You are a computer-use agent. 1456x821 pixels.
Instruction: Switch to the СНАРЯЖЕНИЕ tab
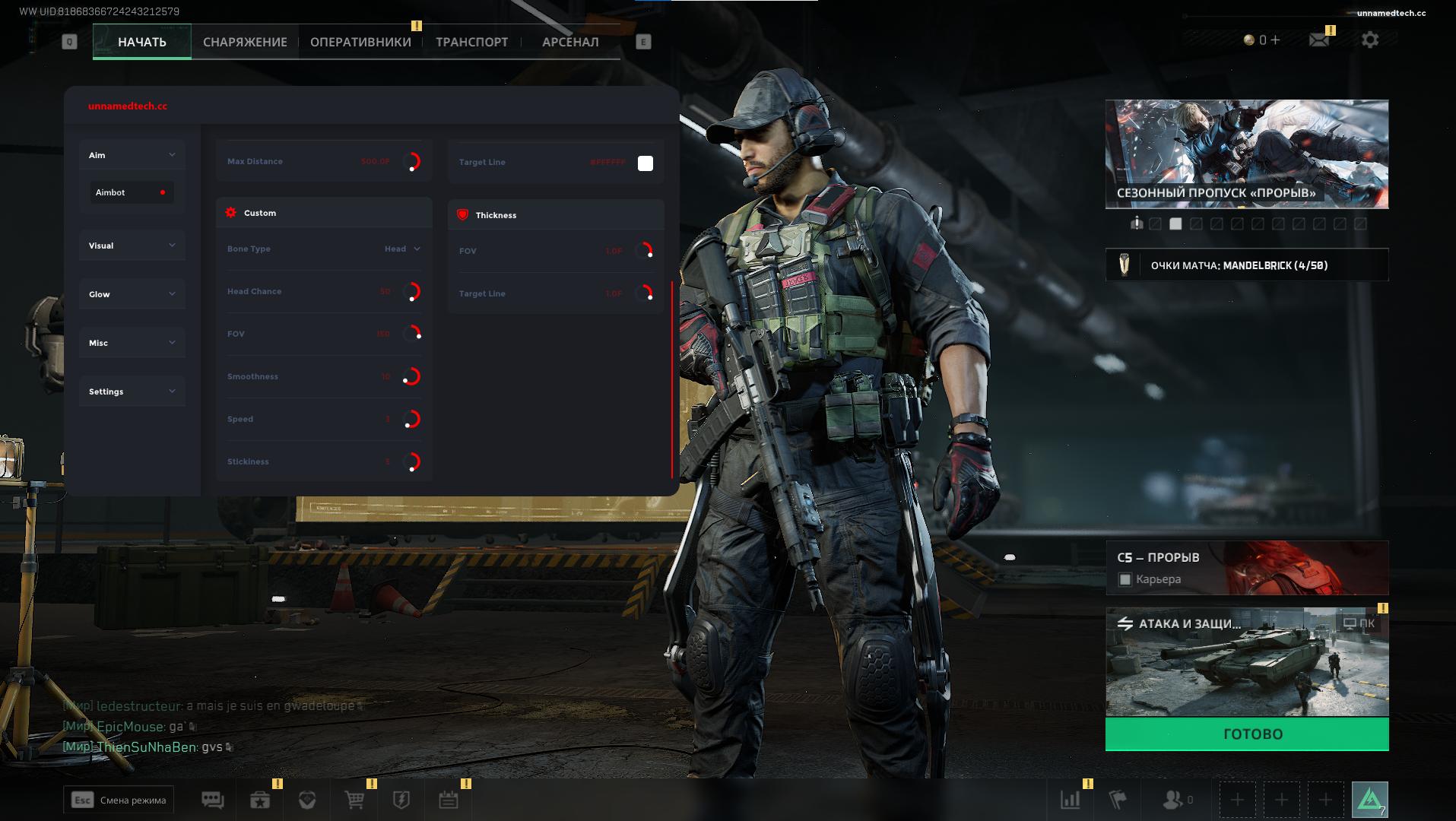click(x=245, y=42)
